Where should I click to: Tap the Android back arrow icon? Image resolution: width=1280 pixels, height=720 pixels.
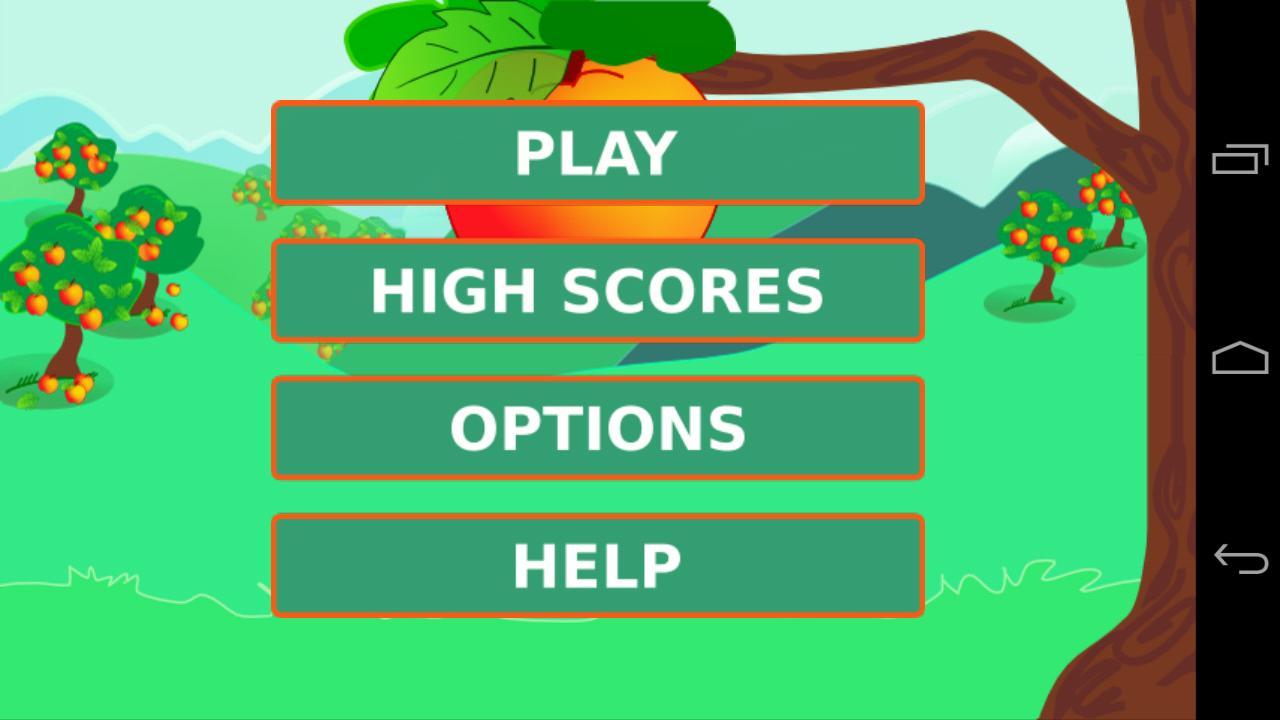1238,558
